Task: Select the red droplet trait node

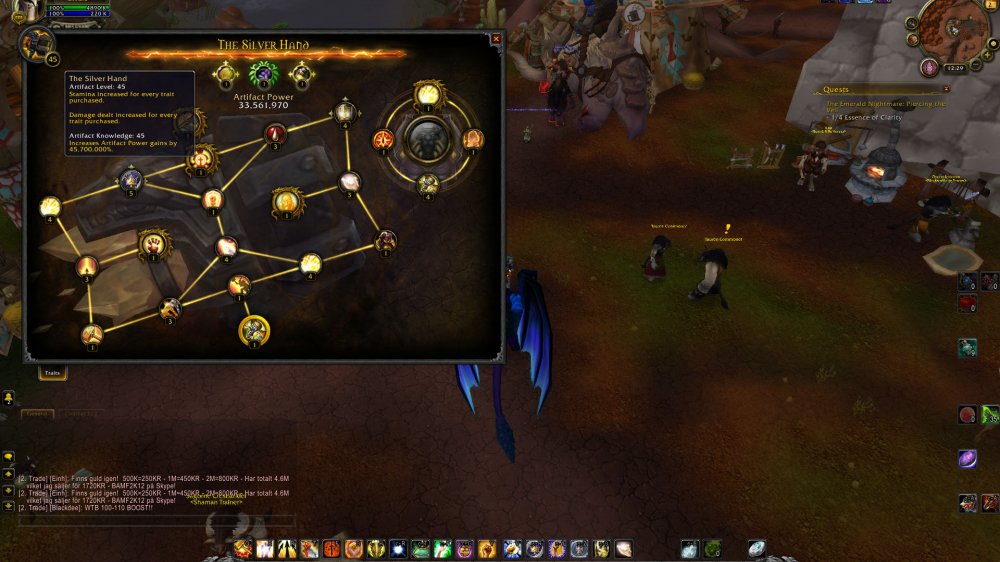Action: (276, 134)
